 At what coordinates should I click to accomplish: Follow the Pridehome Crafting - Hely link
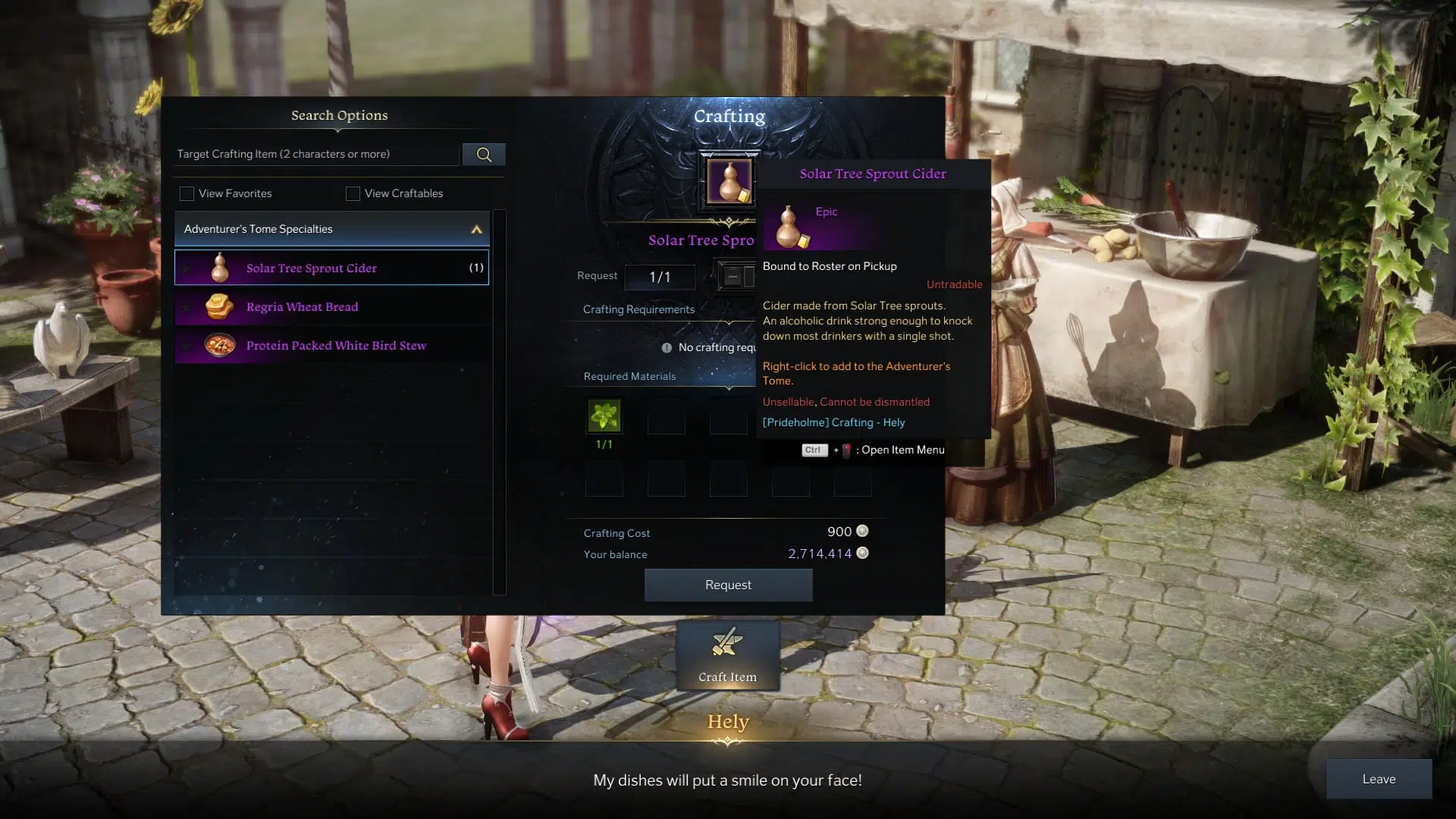(x=833, y=422)
